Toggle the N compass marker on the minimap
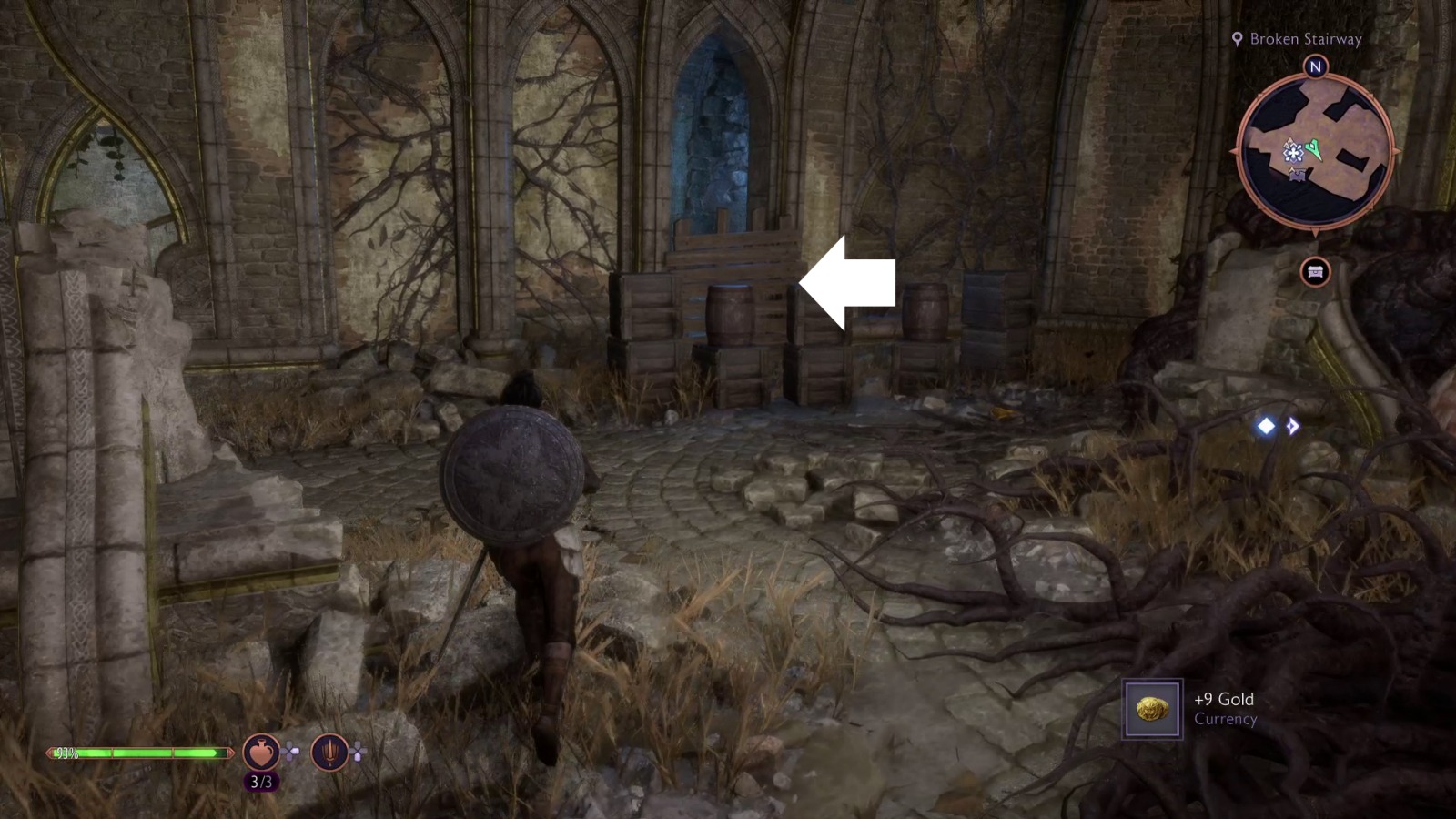1456x819 pixels. click(1315, 66)
